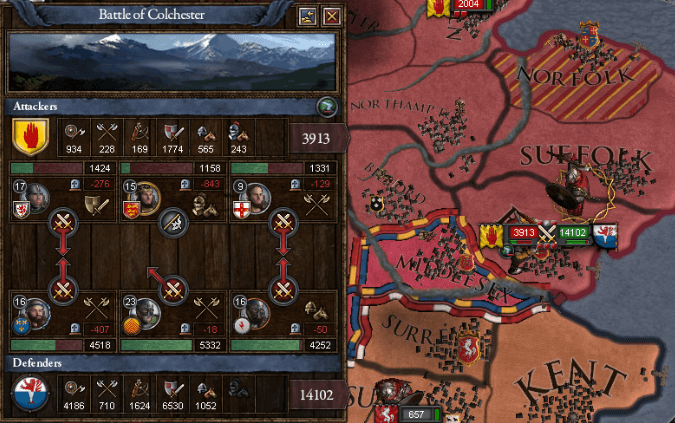This screenshot has width=675, height=423.
Task: Select the defender's crossed swords tactic with diagonal arrow
Action: [x=174, y=290]
